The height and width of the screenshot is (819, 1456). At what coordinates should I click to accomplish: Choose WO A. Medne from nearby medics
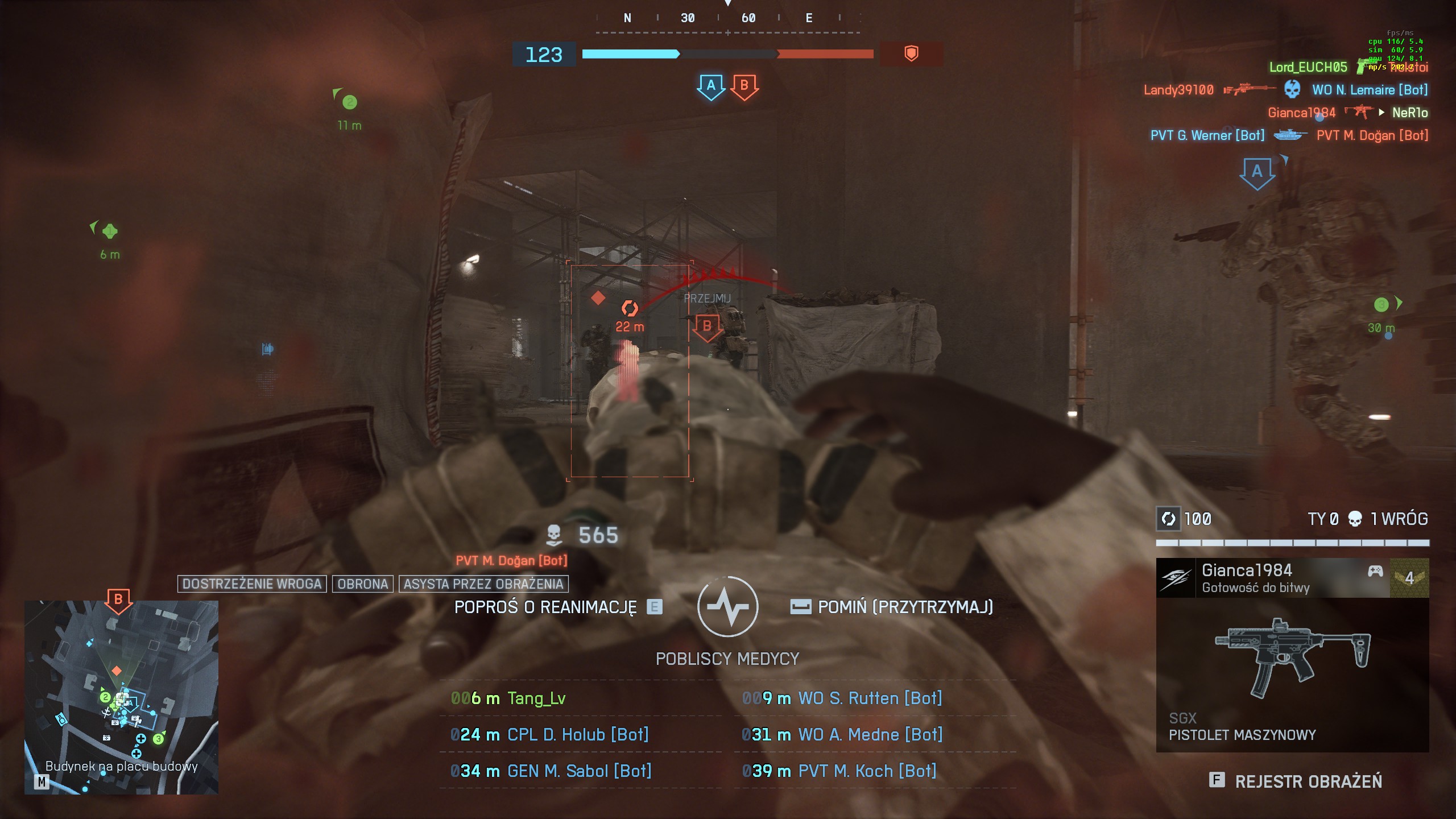tap(870, 735)
